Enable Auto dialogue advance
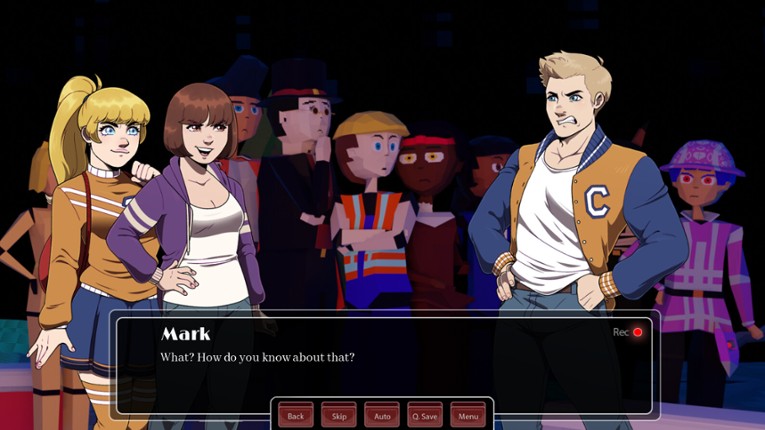The height and width of the screenshot is (430, 765). [382, 415]
